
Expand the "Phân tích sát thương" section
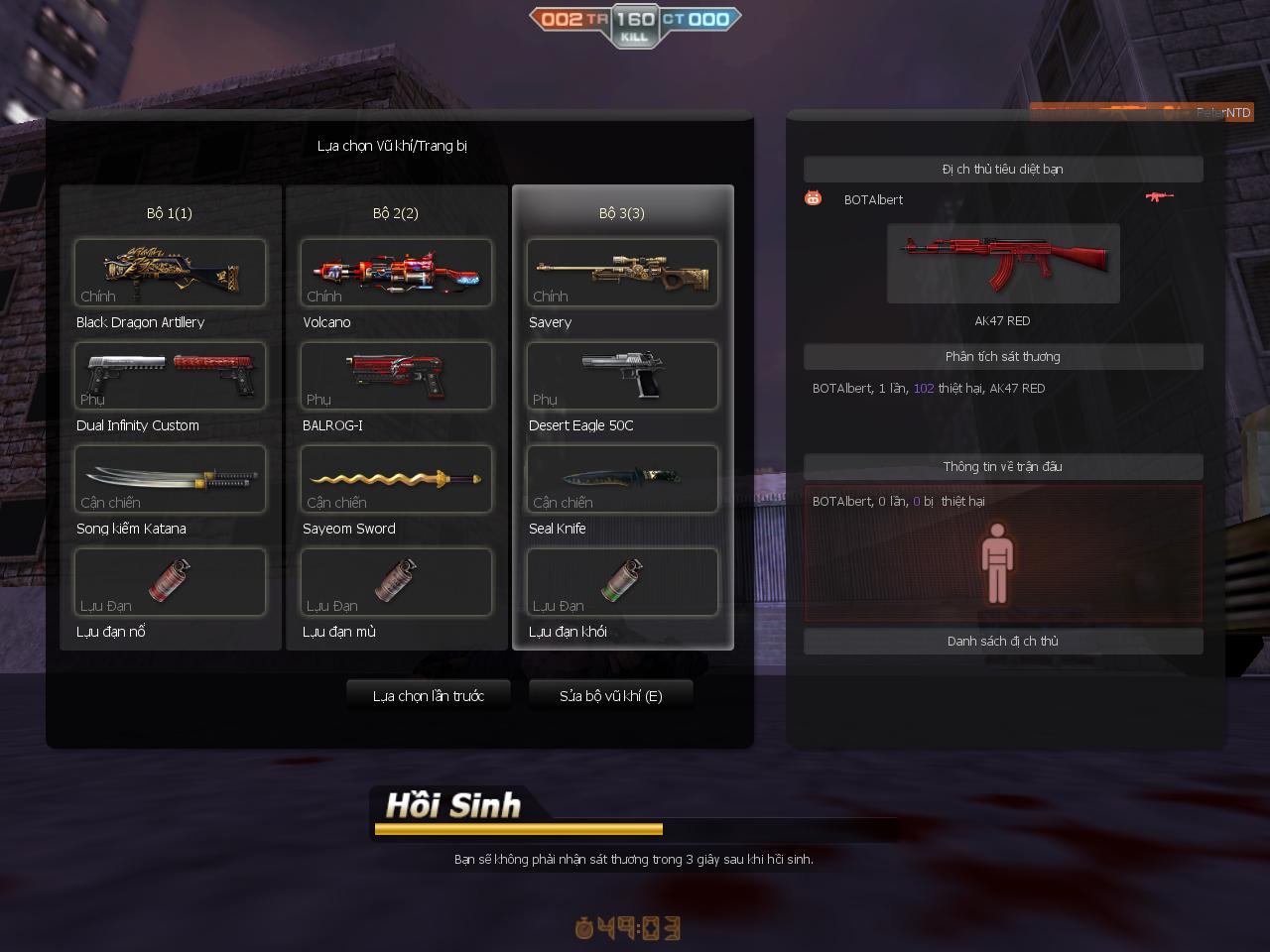pos(1003,356)
